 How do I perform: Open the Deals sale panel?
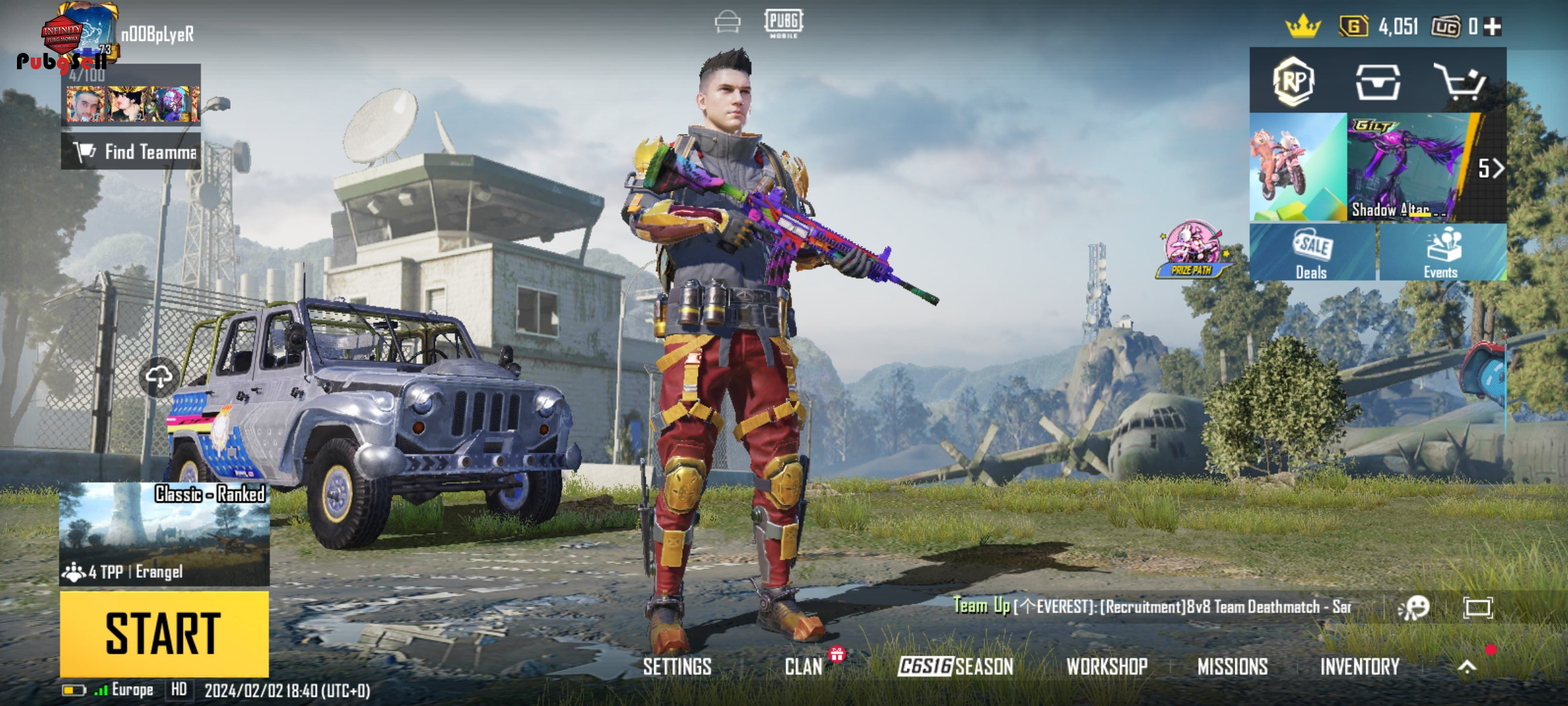tap(1312, 252)
